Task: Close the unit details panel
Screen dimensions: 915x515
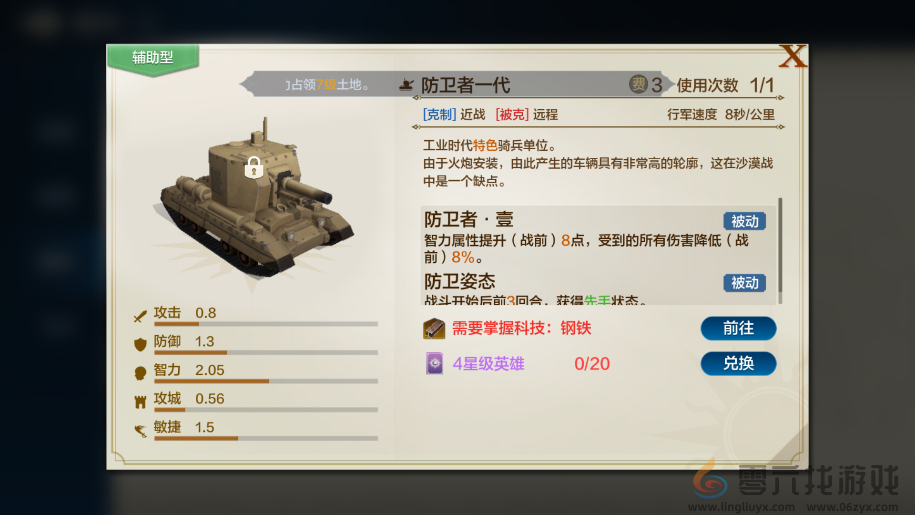Action: click(792, 56)
